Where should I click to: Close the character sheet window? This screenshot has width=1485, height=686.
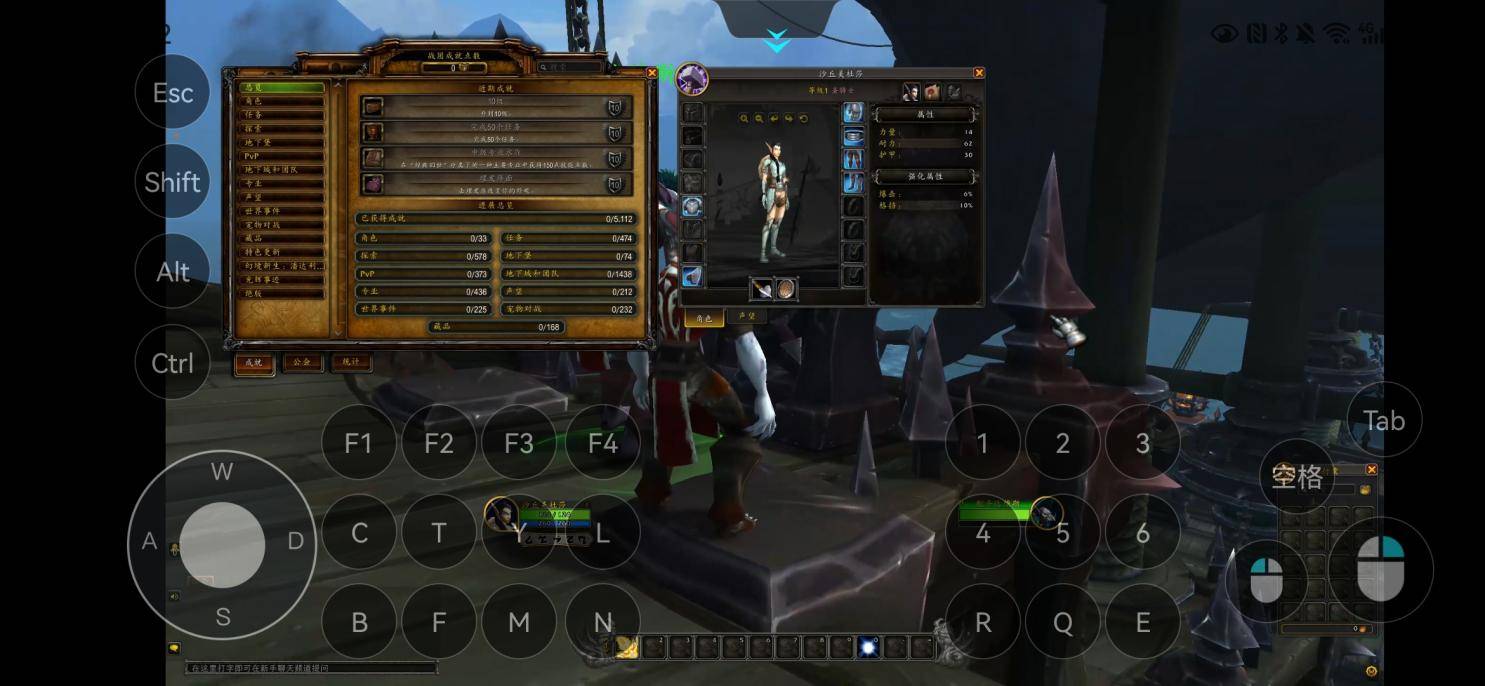point(979,73)
